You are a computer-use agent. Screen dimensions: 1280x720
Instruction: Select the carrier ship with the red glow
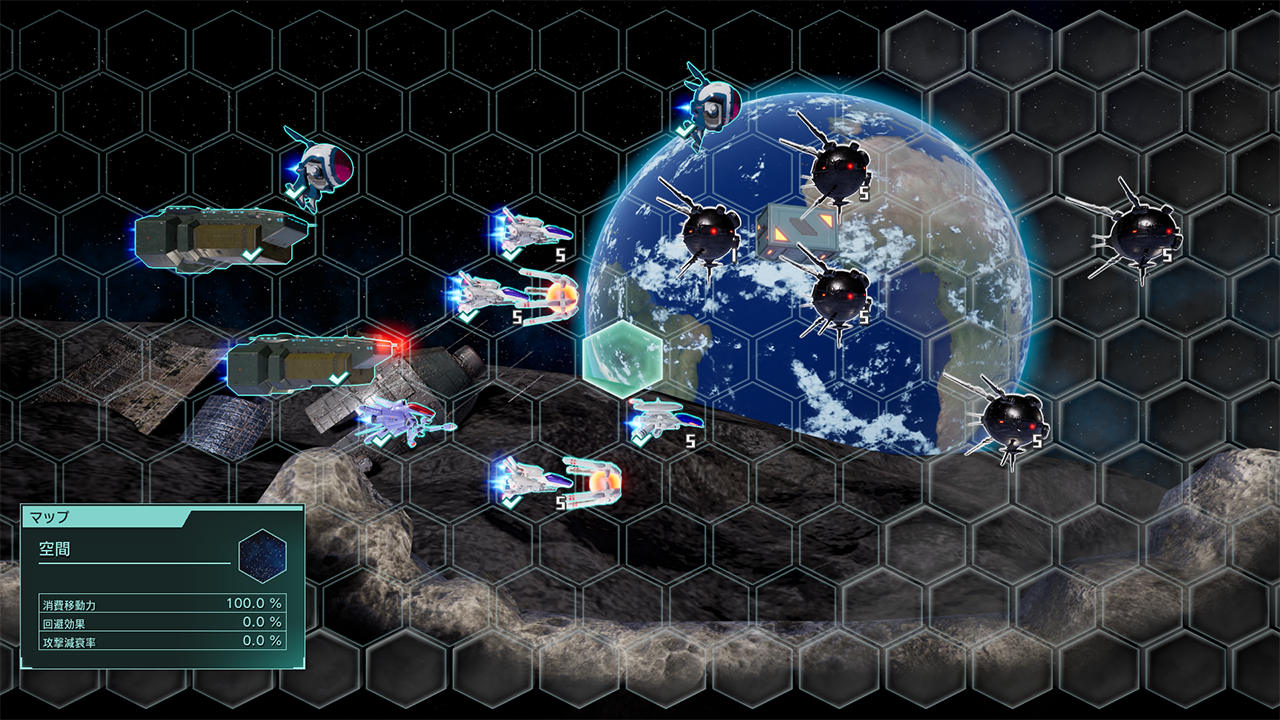[x=308, y=364]
